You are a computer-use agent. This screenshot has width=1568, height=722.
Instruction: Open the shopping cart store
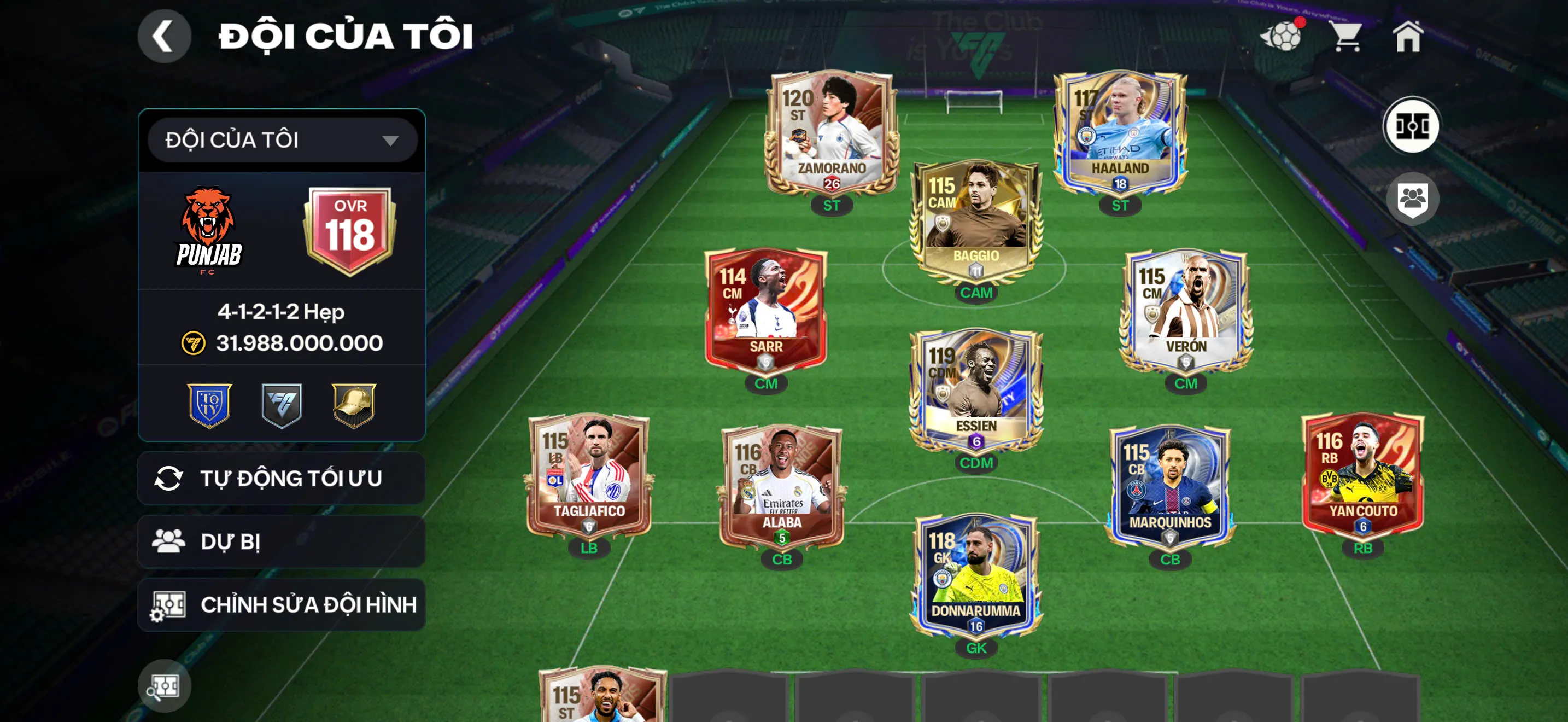[x=1347, y=37]
